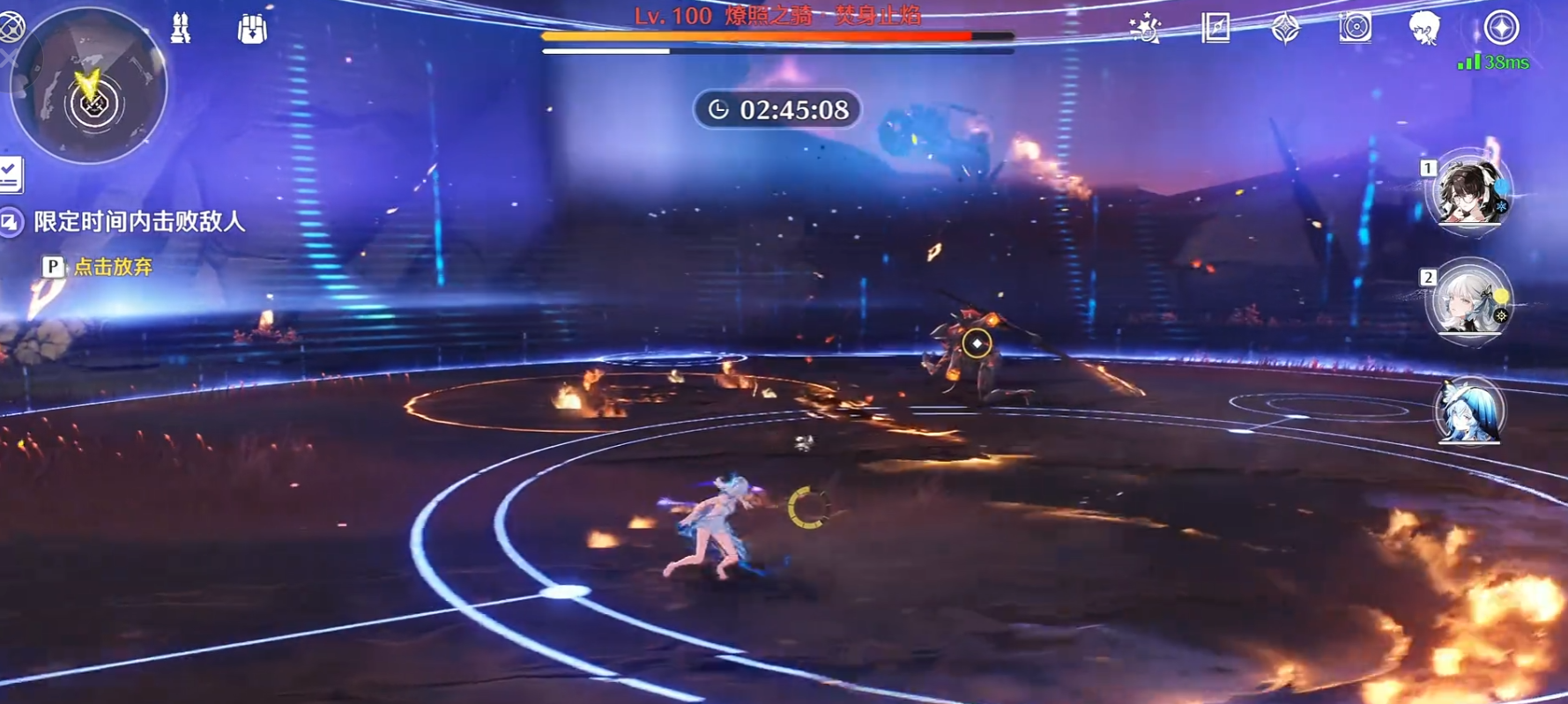1568x704 pixels.
Task: Open the backpack inventory
Action: point(252,29)
